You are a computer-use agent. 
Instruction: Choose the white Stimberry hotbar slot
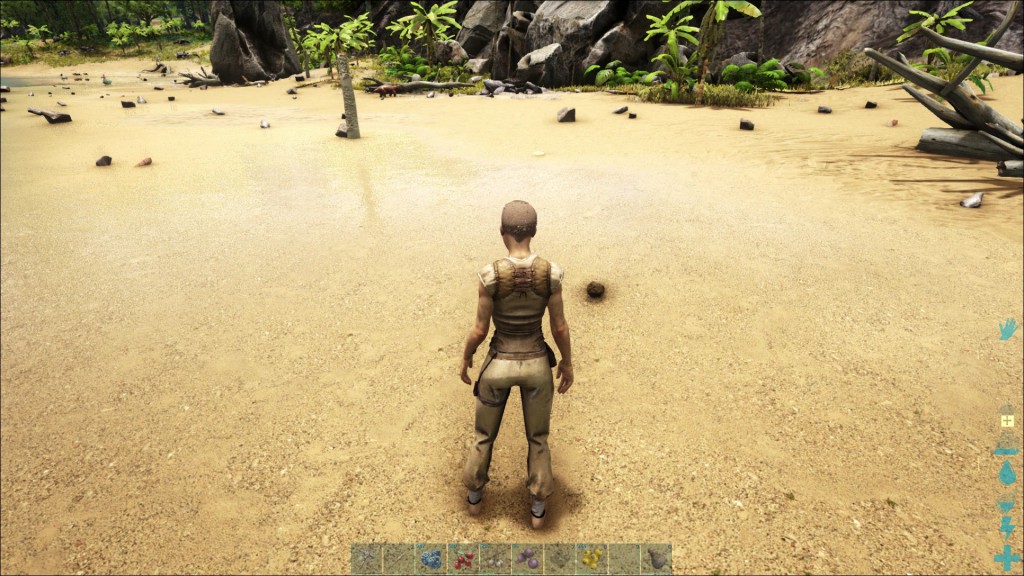pyautogui.click(x=495, y=559)
